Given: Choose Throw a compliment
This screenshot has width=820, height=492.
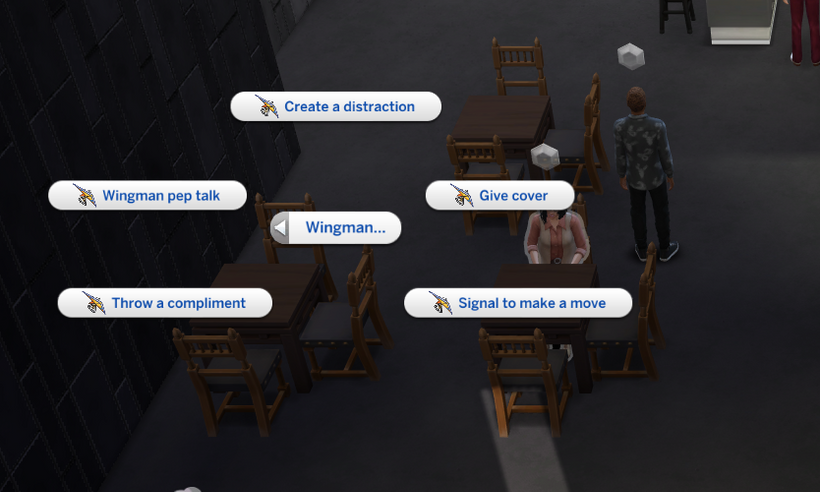Looking at the screenshot, I should point(165,303).
